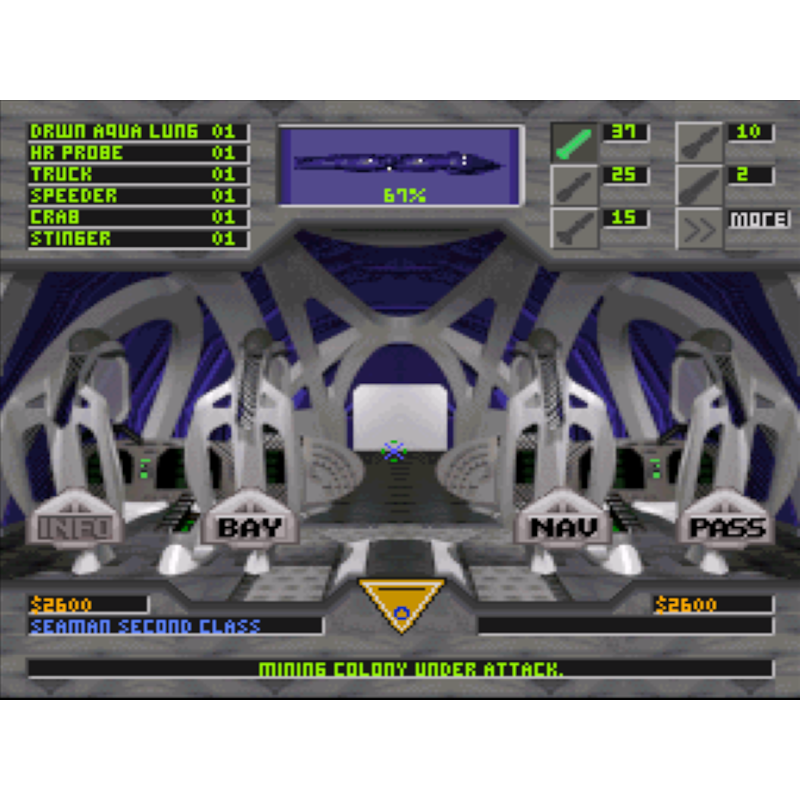Select the weapon icon with count 10
The image size is (800, 800).
click(699, 143)
